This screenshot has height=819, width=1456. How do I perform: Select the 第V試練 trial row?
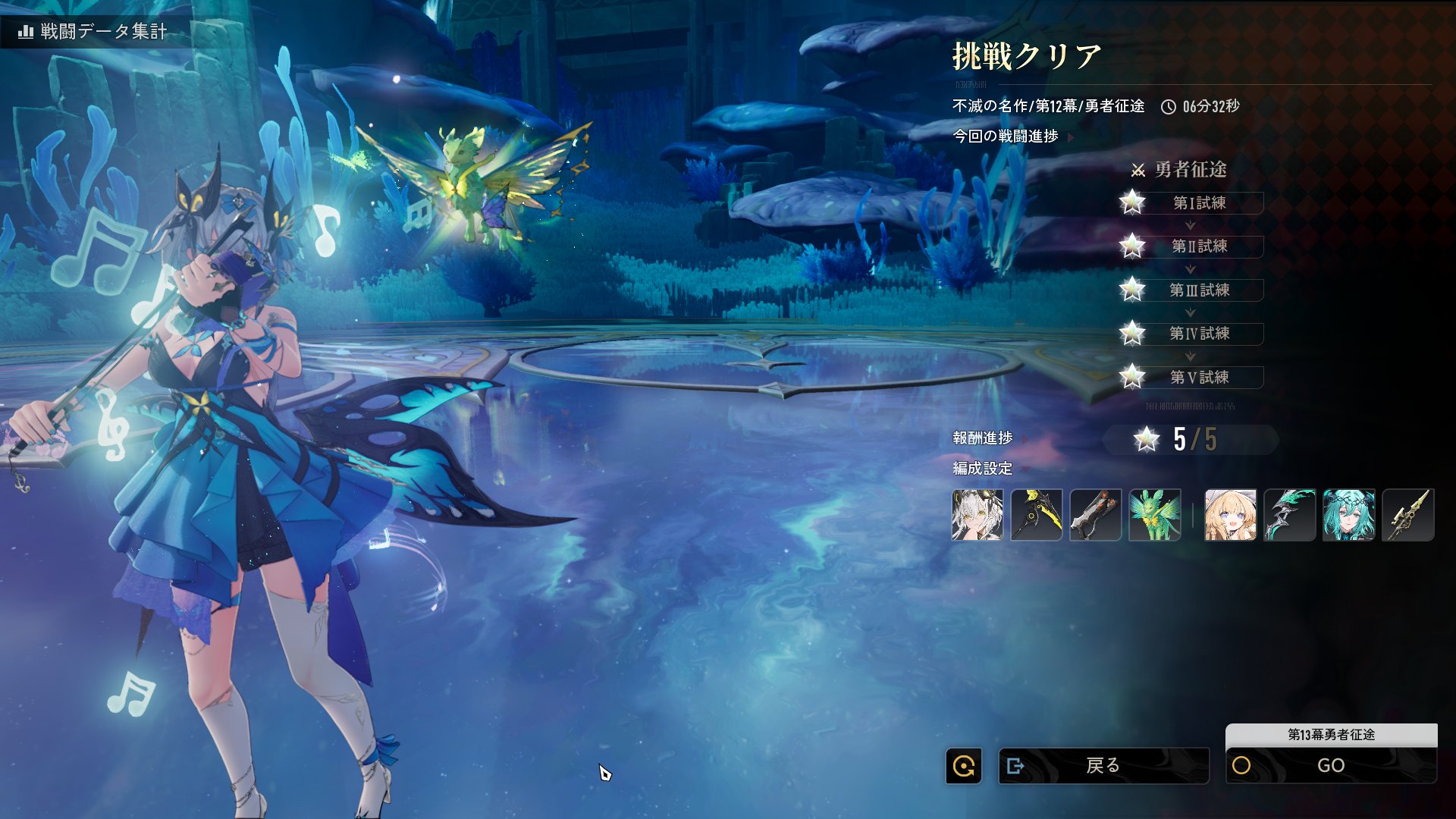coord(1199,378)
